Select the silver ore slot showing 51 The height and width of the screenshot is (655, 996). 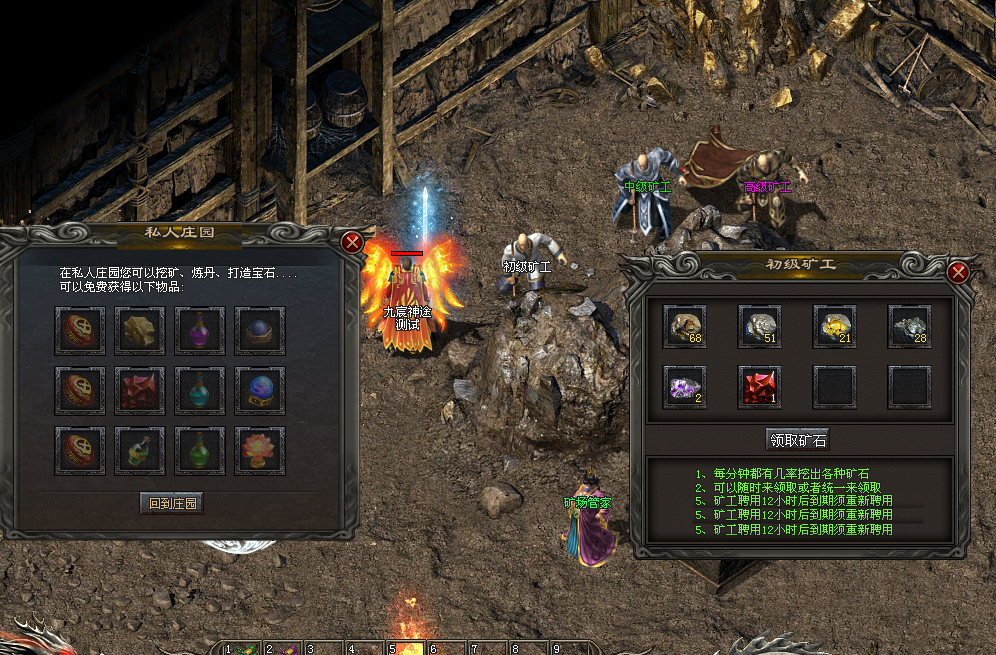[x=759, y=326]
